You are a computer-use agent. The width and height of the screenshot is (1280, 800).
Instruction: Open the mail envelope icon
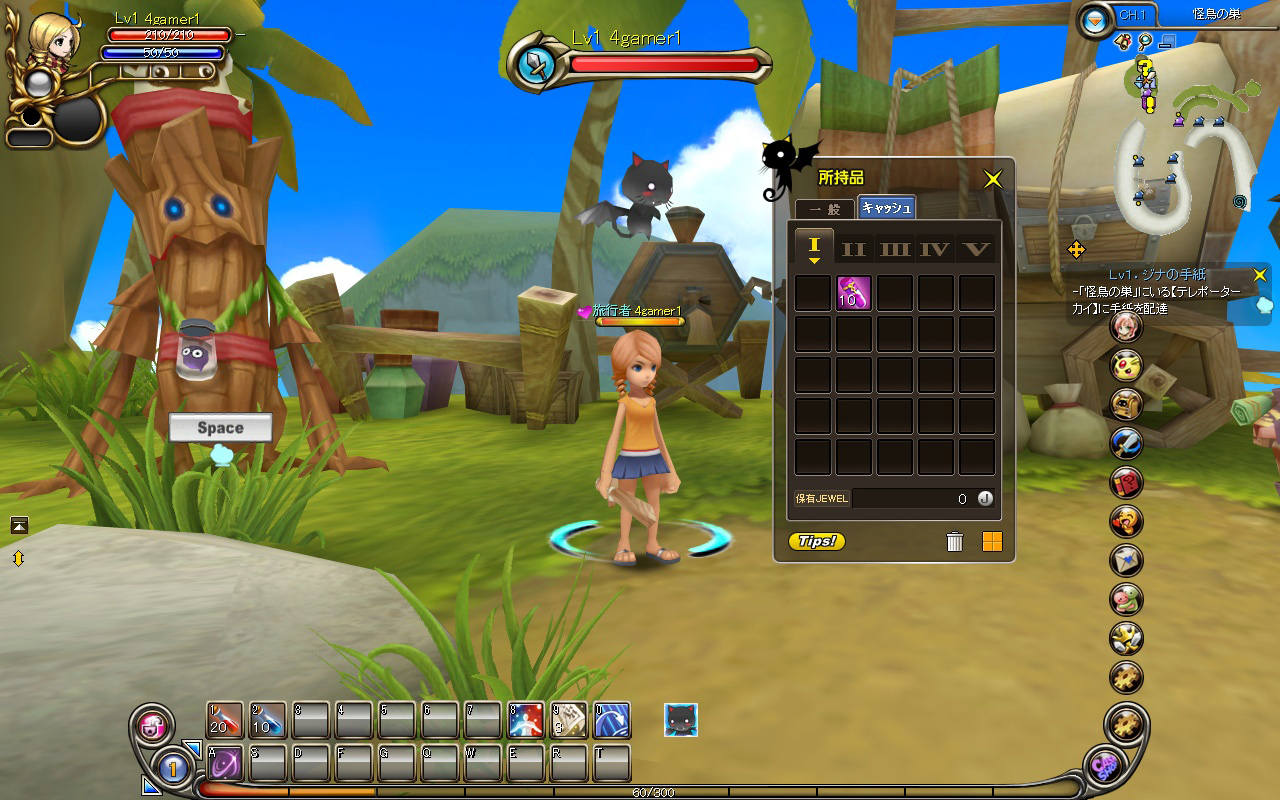point(1127,560)
